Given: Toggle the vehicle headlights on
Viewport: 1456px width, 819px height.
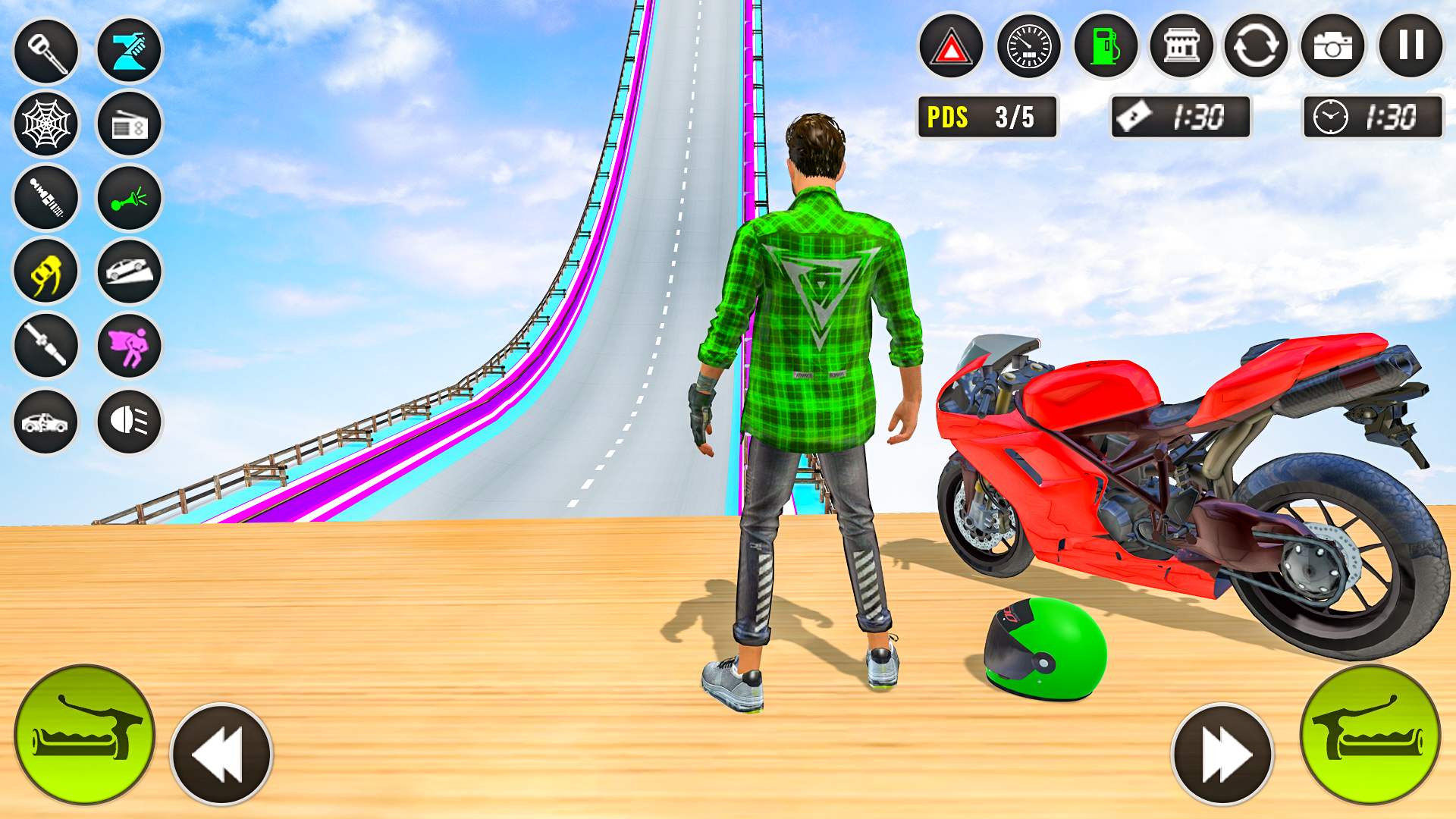Looking at the screenshot, I should pos(127,420).
